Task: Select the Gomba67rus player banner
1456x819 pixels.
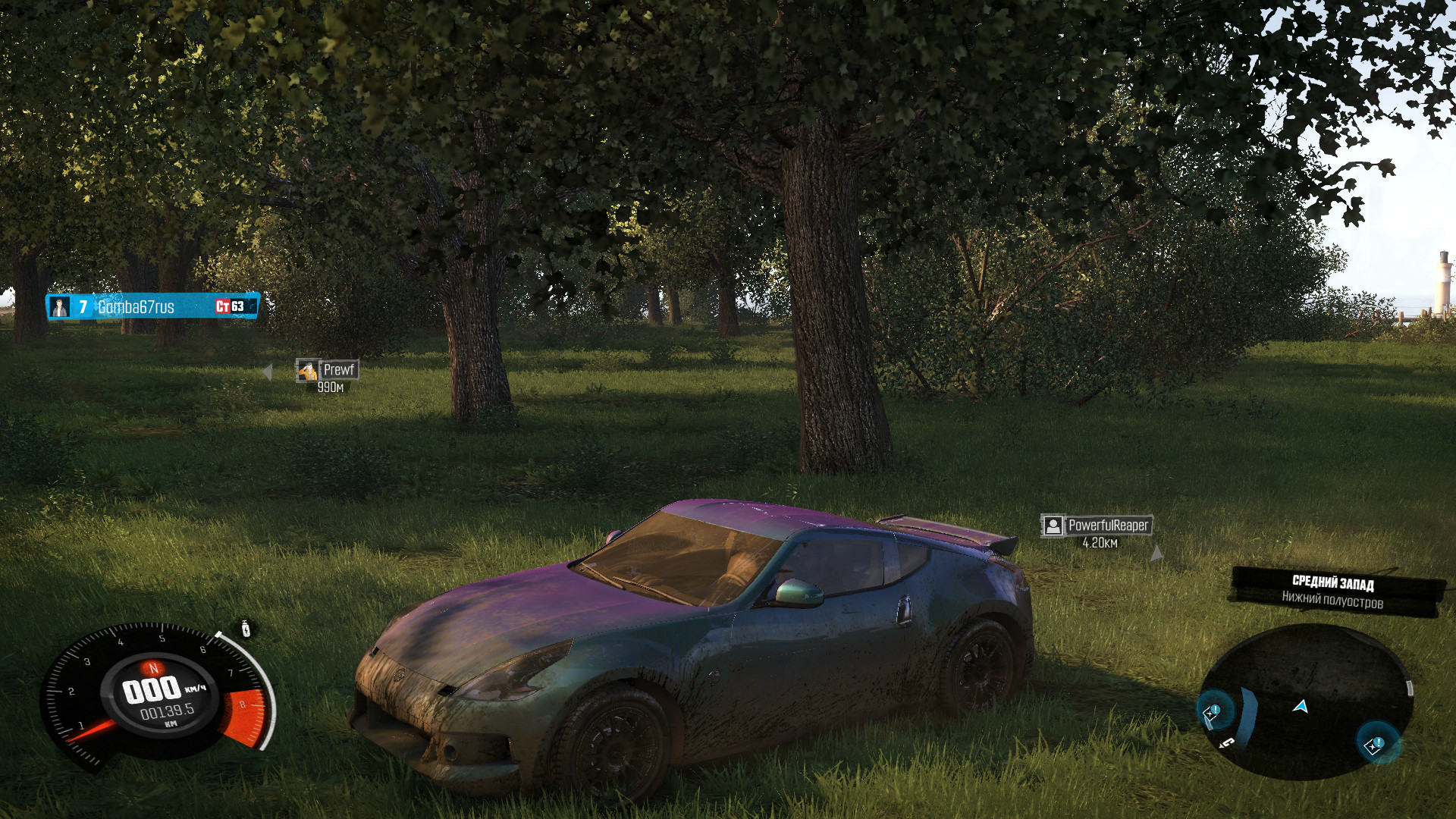Action: (x=152, y=306)
